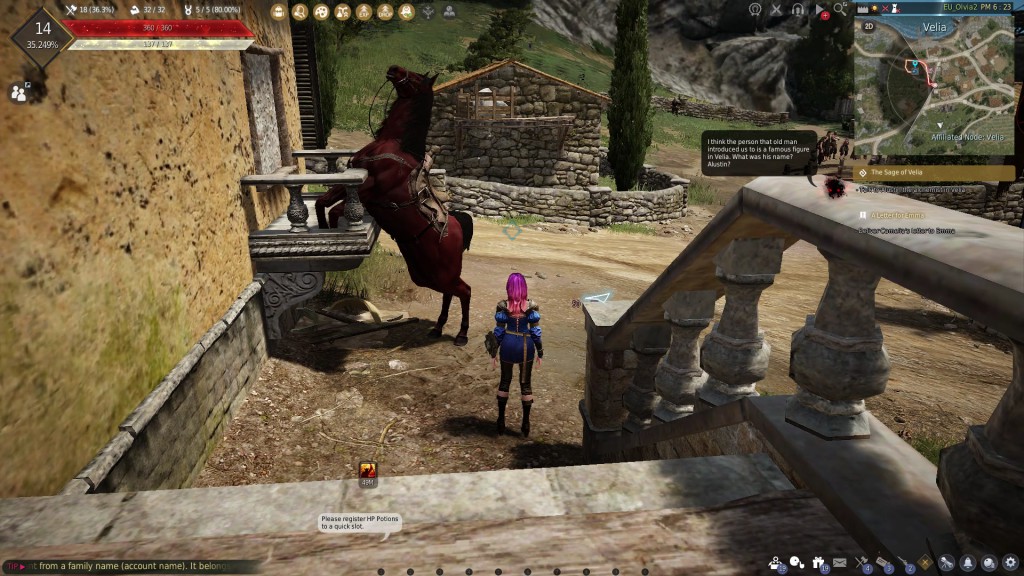Image resolution: width=1024 pixels, height=576 pixels.
Task: Open the party members icon below level
Action: pyautogui.click(x=19, y=92)
